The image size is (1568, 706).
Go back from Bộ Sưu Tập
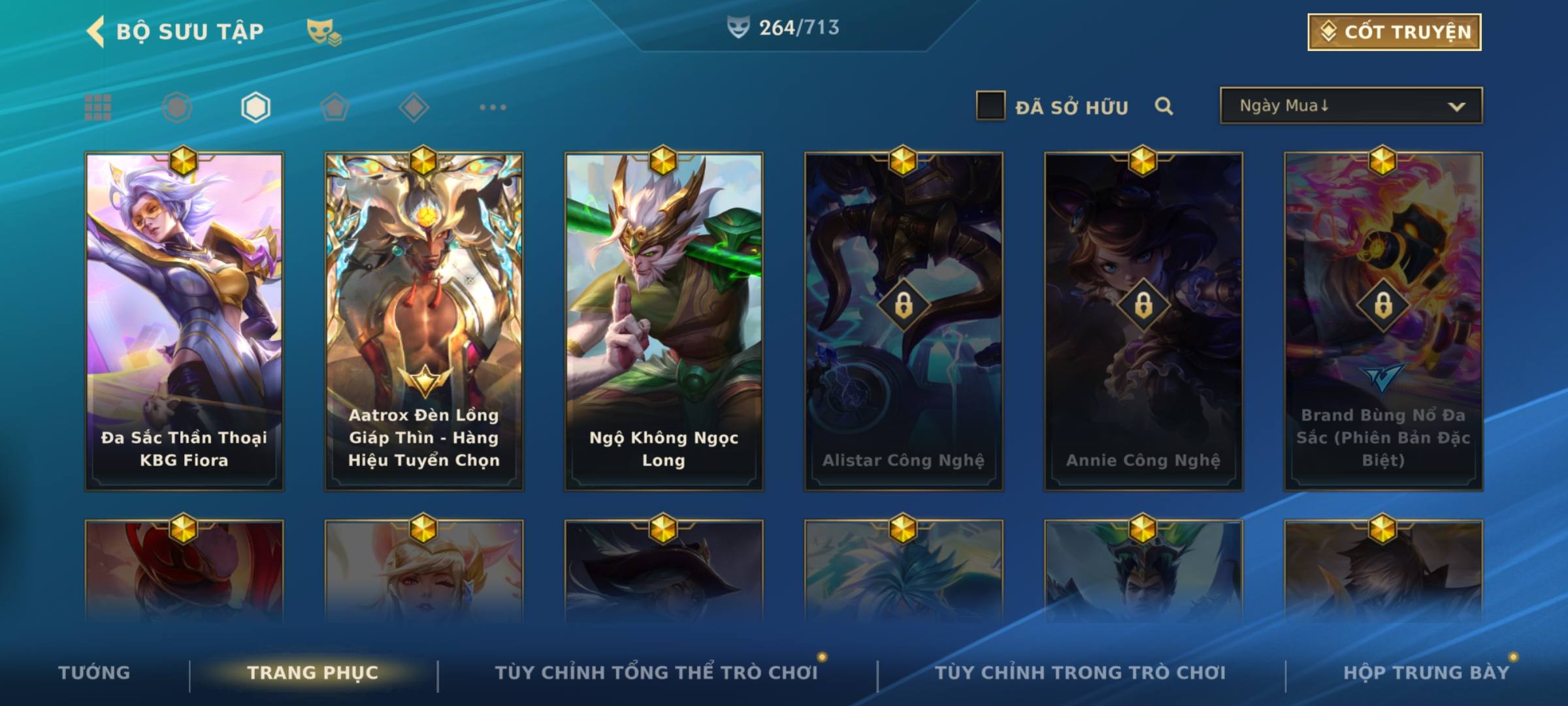tap(96, 31)
